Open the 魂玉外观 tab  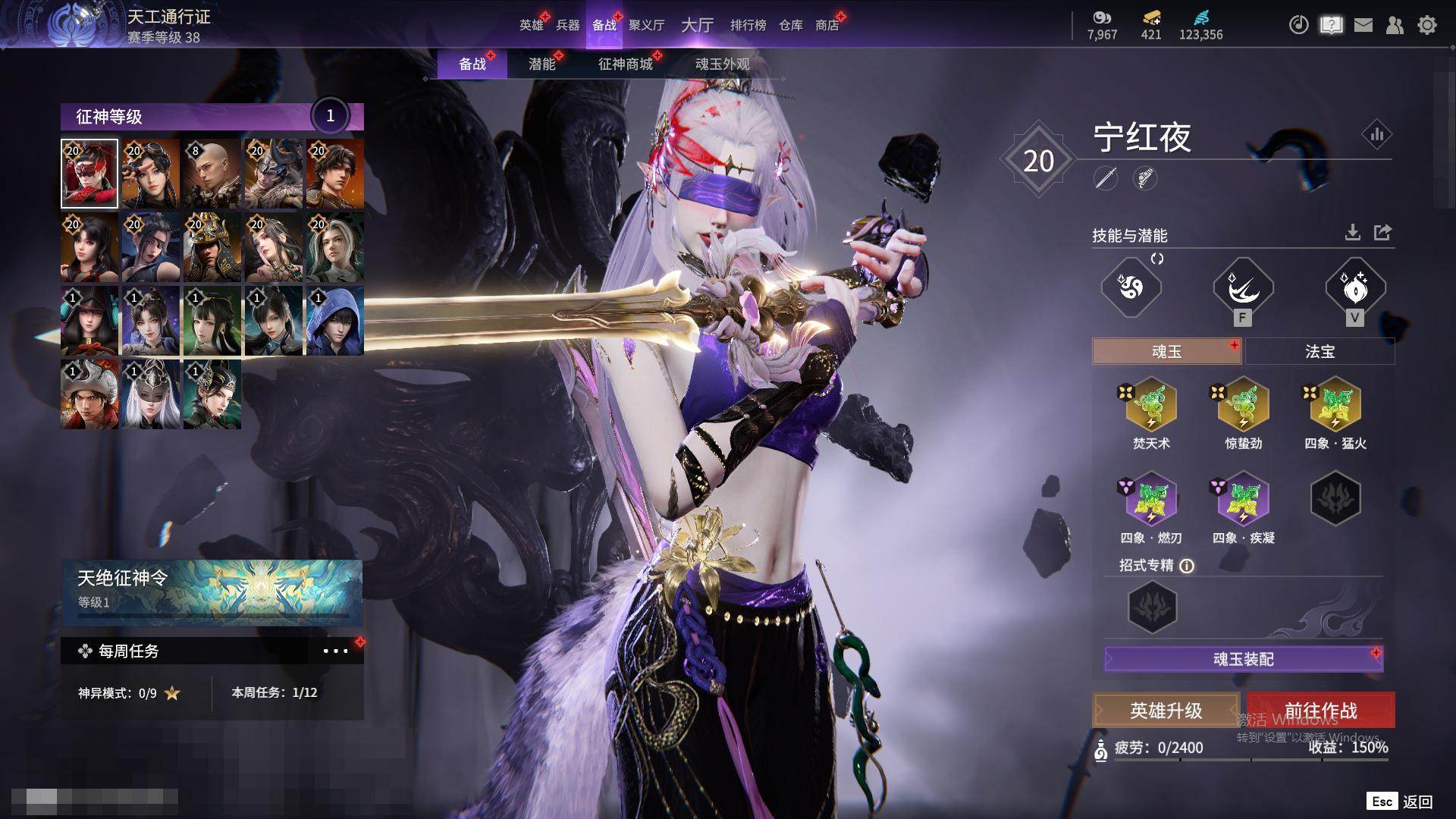click(722, 64)
